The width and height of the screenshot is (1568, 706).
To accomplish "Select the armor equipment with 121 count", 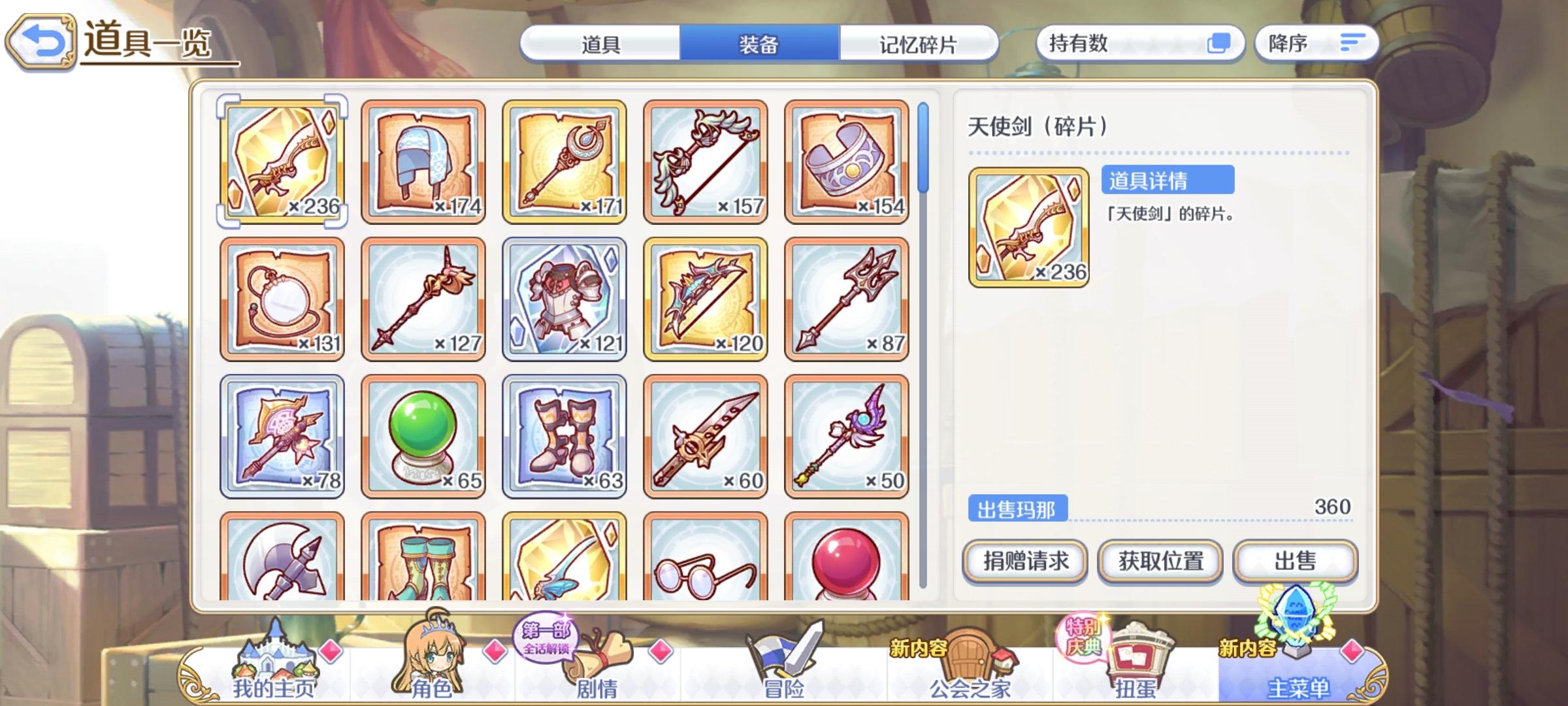I will pos(564,299).
